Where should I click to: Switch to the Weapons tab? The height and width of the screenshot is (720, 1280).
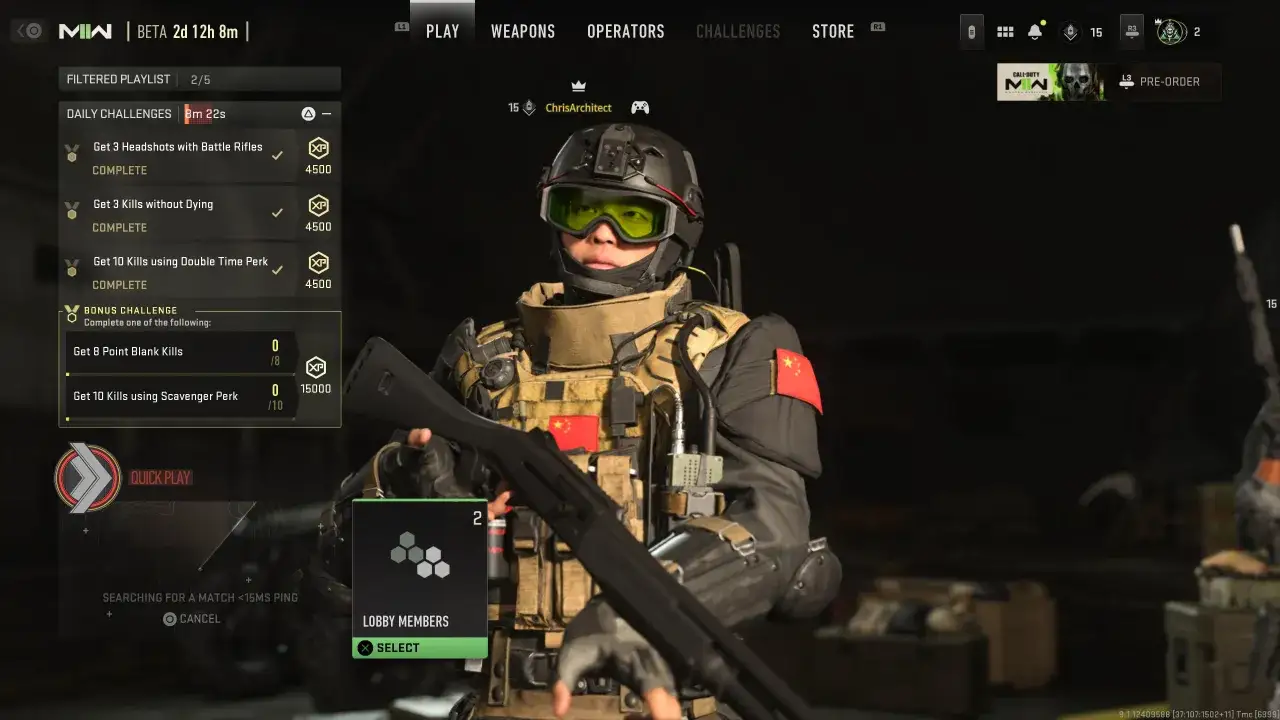tap(522, 31)
